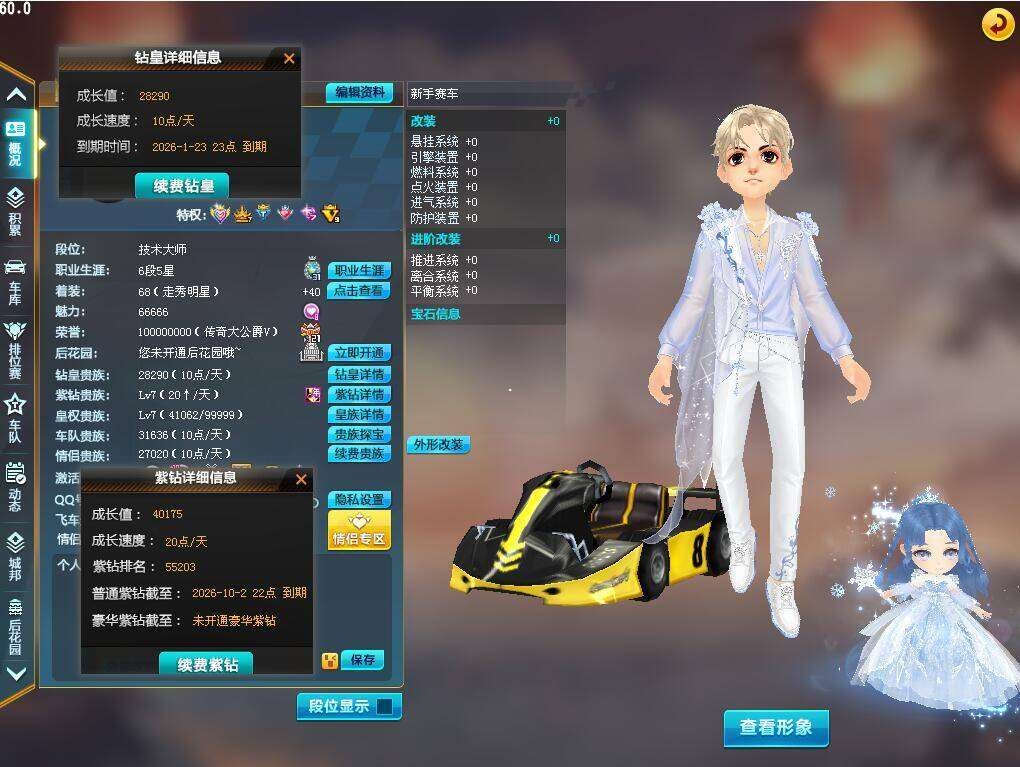Enter the 情侣专区 couple zone
The image size is (1020, 767).
(359, 530)
